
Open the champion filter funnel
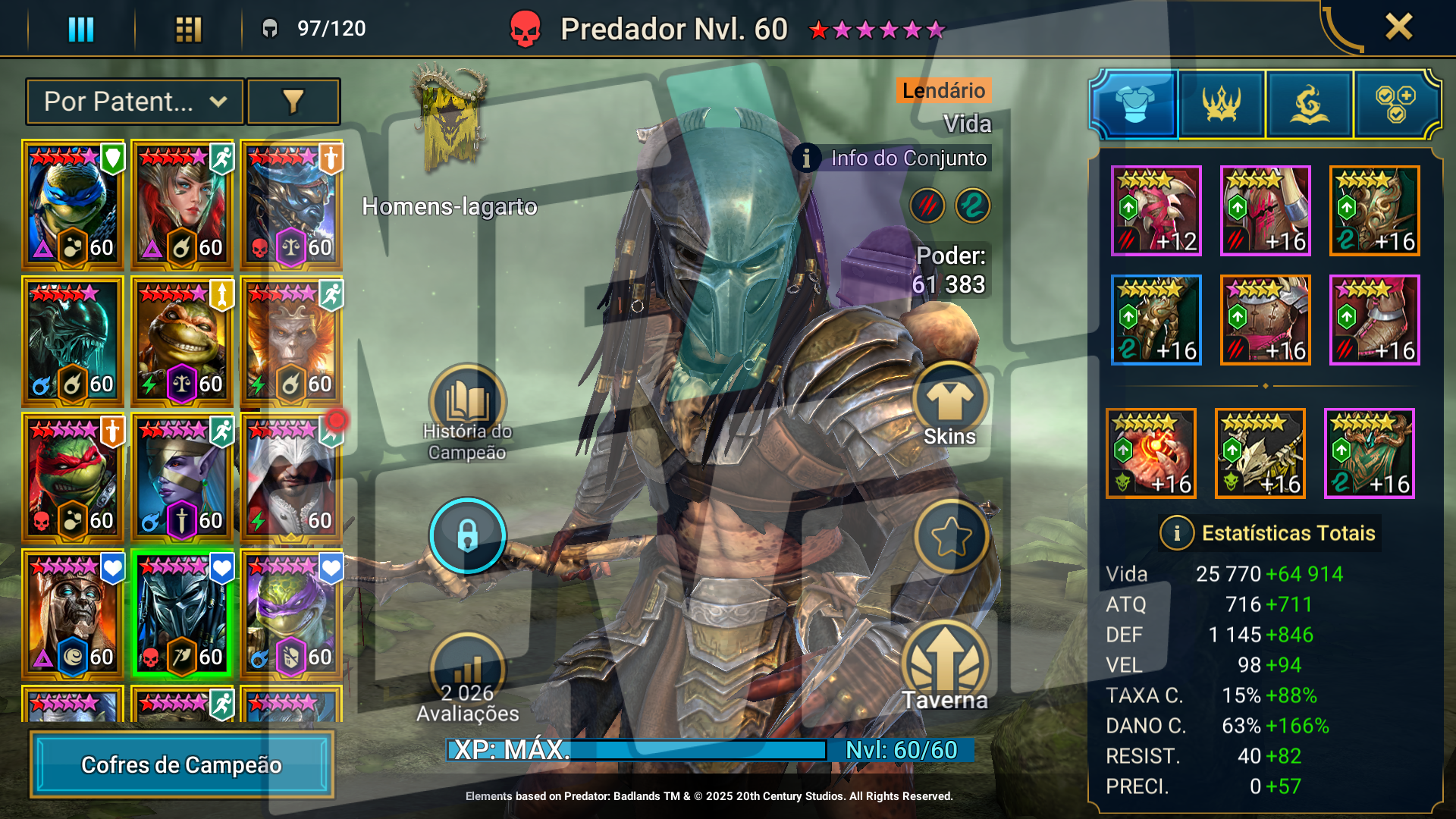coord(293,102)
